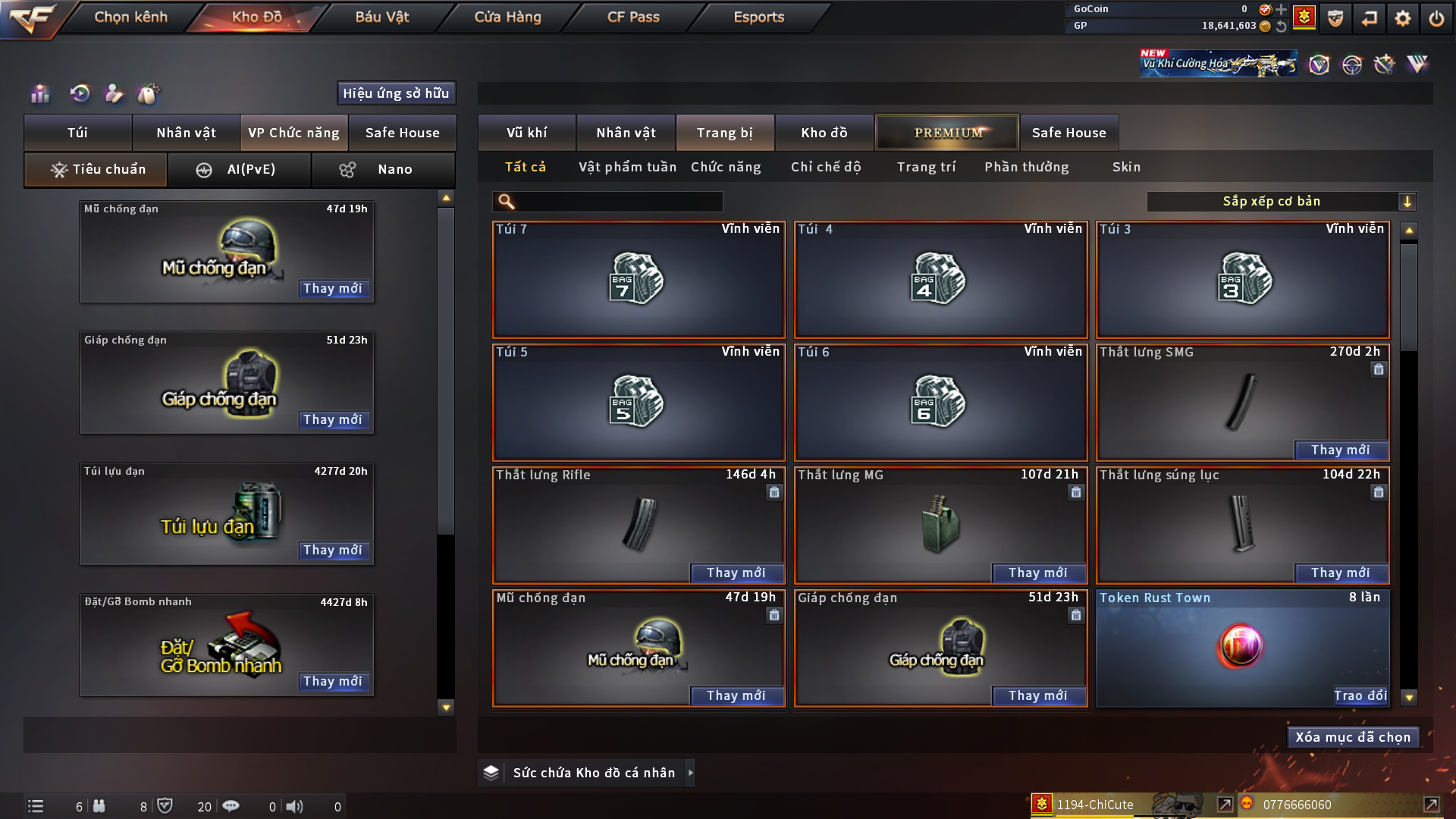This screenshot has width=1456, height=819.
Task: Open the CF Pass menu
Action: point(633,17)
